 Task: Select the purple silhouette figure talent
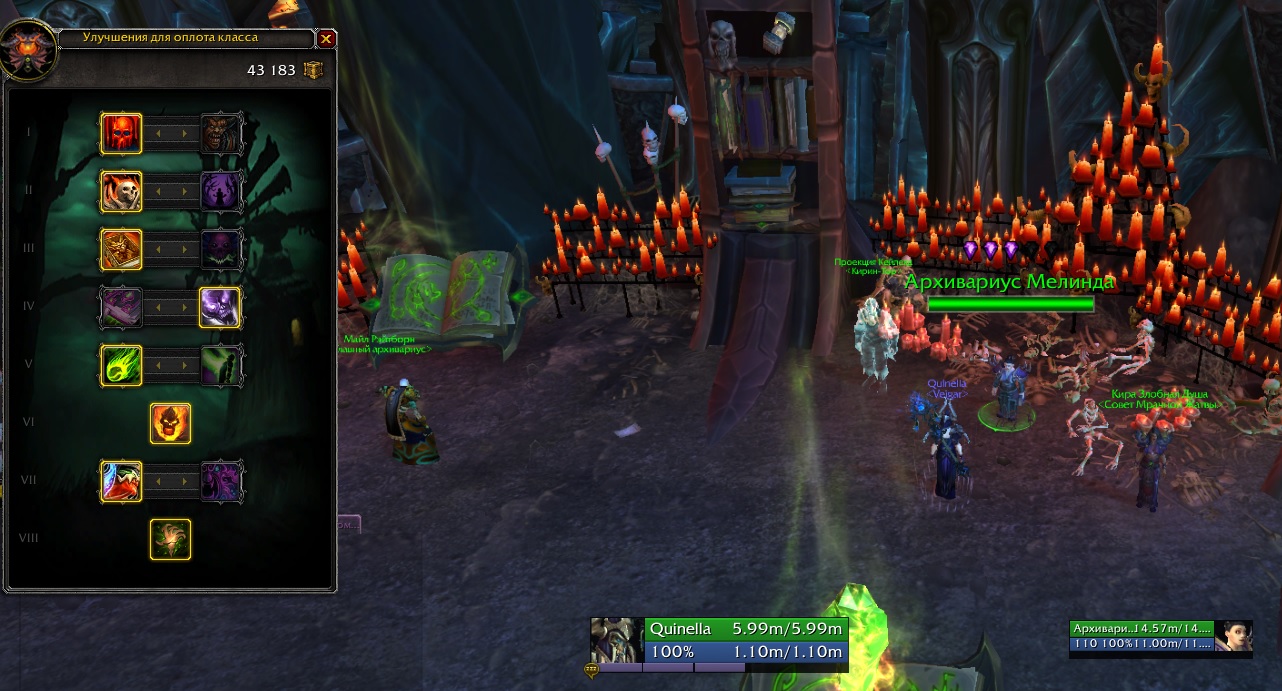pos(221,191)
